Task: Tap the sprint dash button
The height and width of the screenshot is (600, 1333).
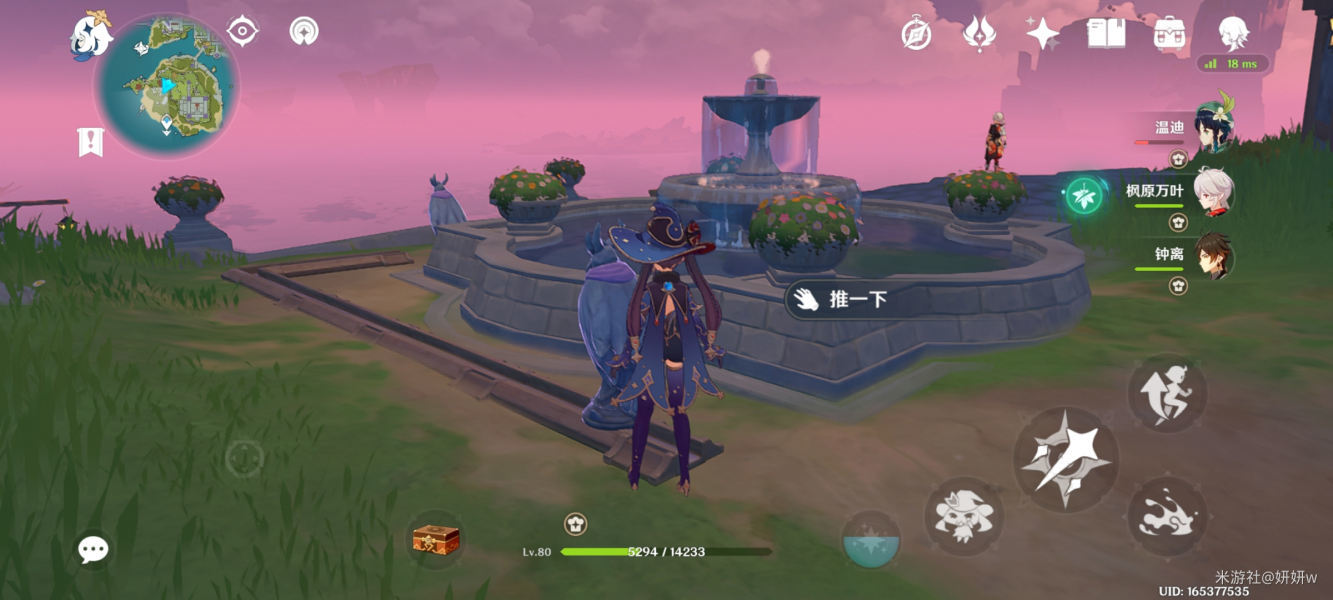Action: point(1167,516)
